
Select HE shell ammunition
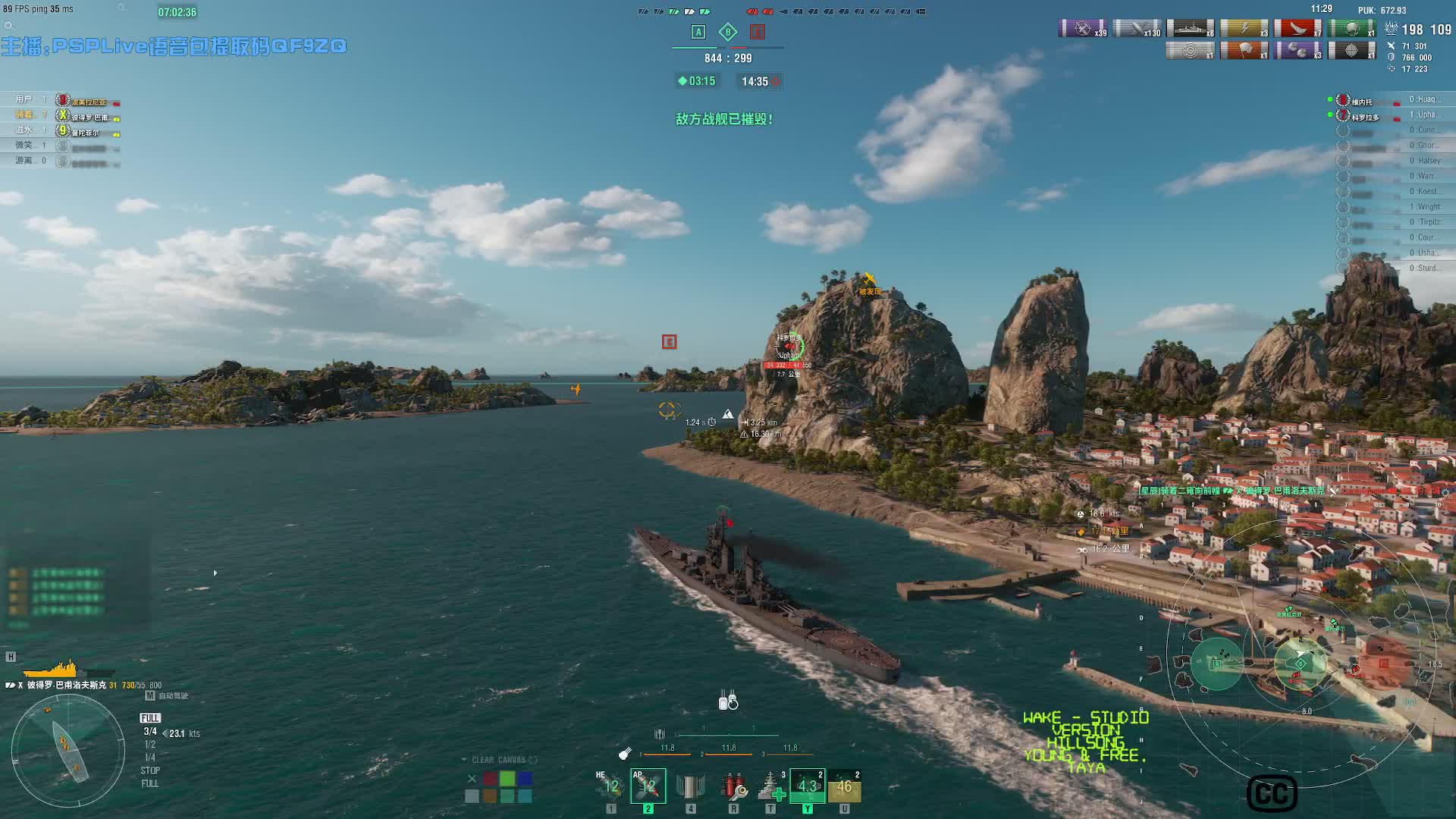pyautogui.click(x=611, y=786)
